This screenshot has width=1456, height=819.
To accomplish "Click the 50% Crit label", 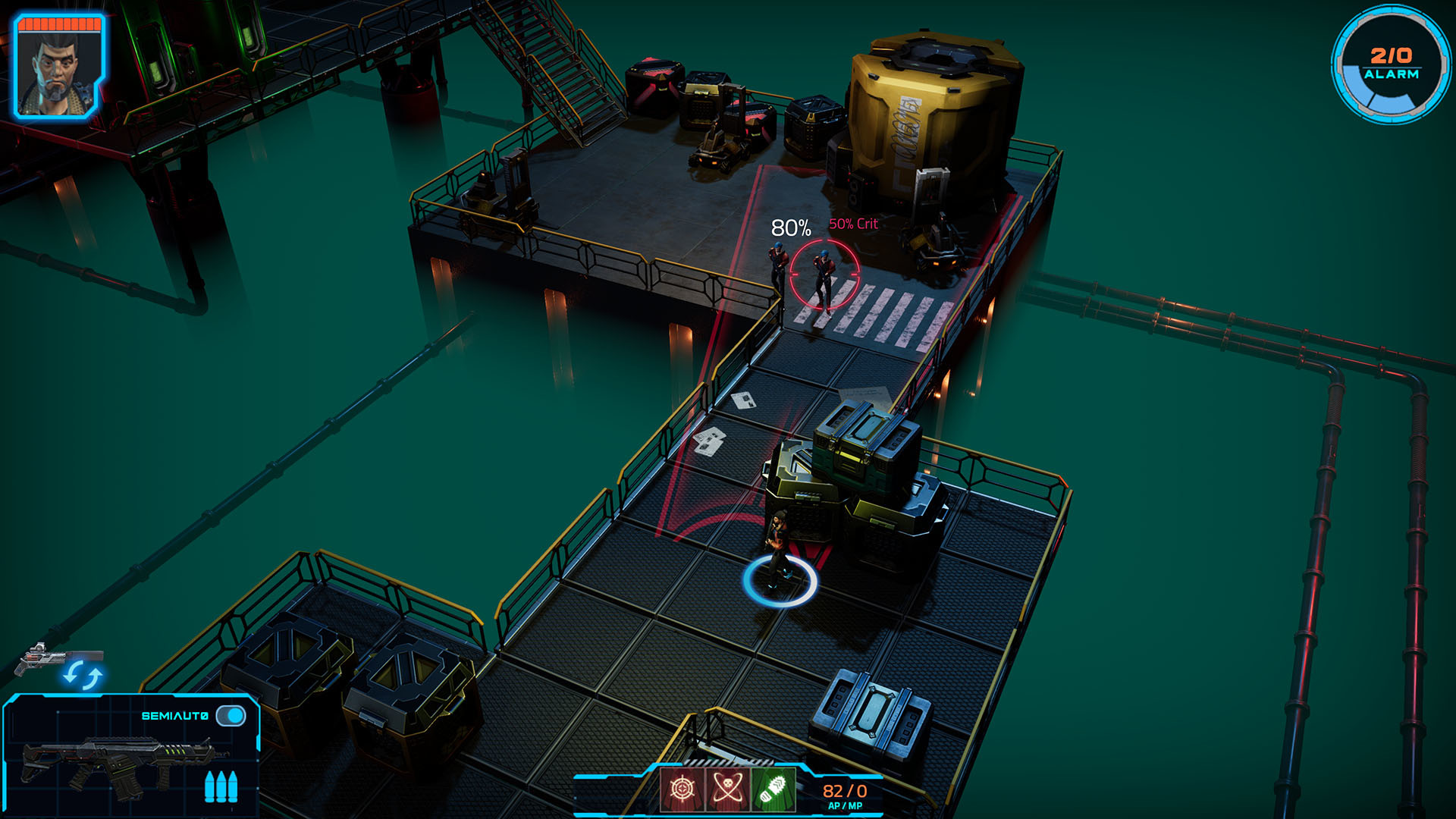I will pyautogui.click(x=855, y=224).
